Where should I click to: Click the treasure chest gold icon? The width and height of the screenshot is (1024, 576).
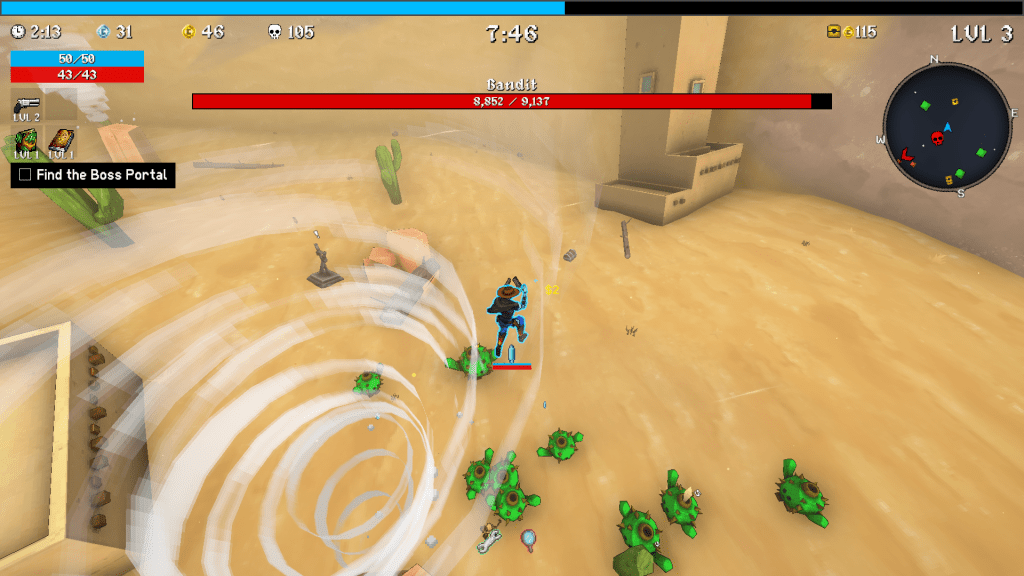[x=833, y=32]
